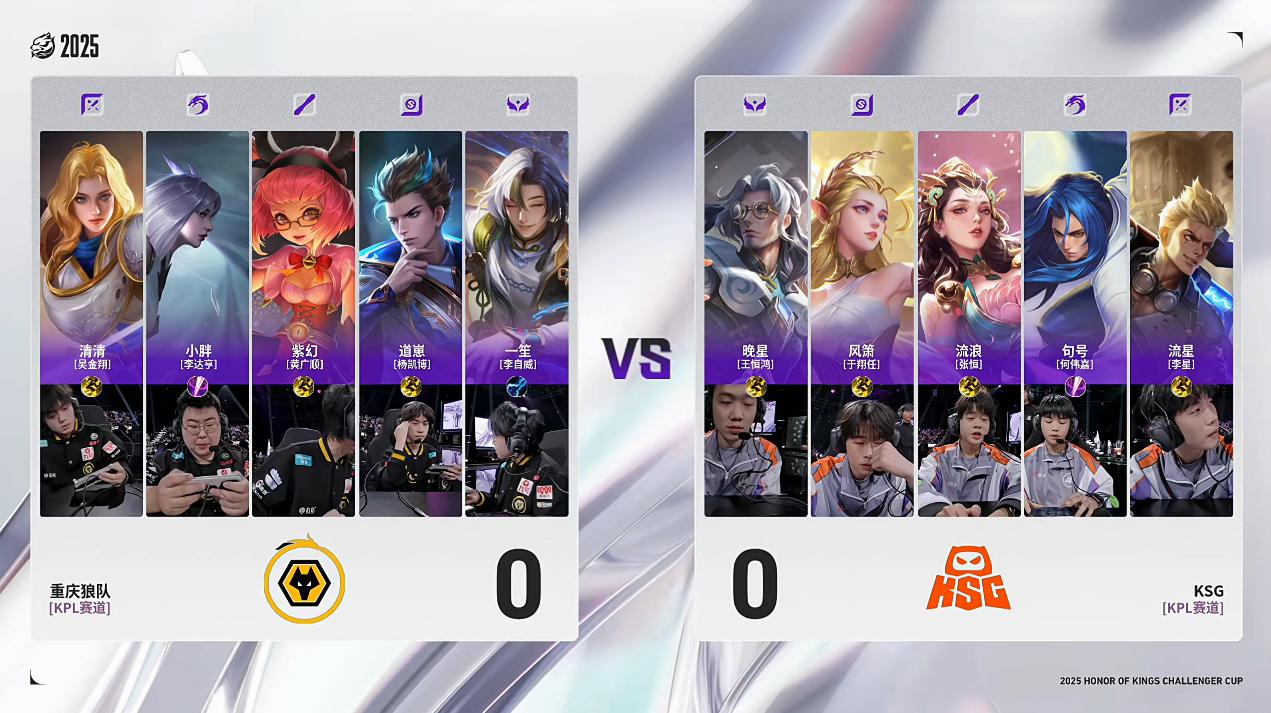This screenshot has width=1271, height=713.
Task: Click the Chongqing Wolves team logo
Action: (x=304, y=580)
